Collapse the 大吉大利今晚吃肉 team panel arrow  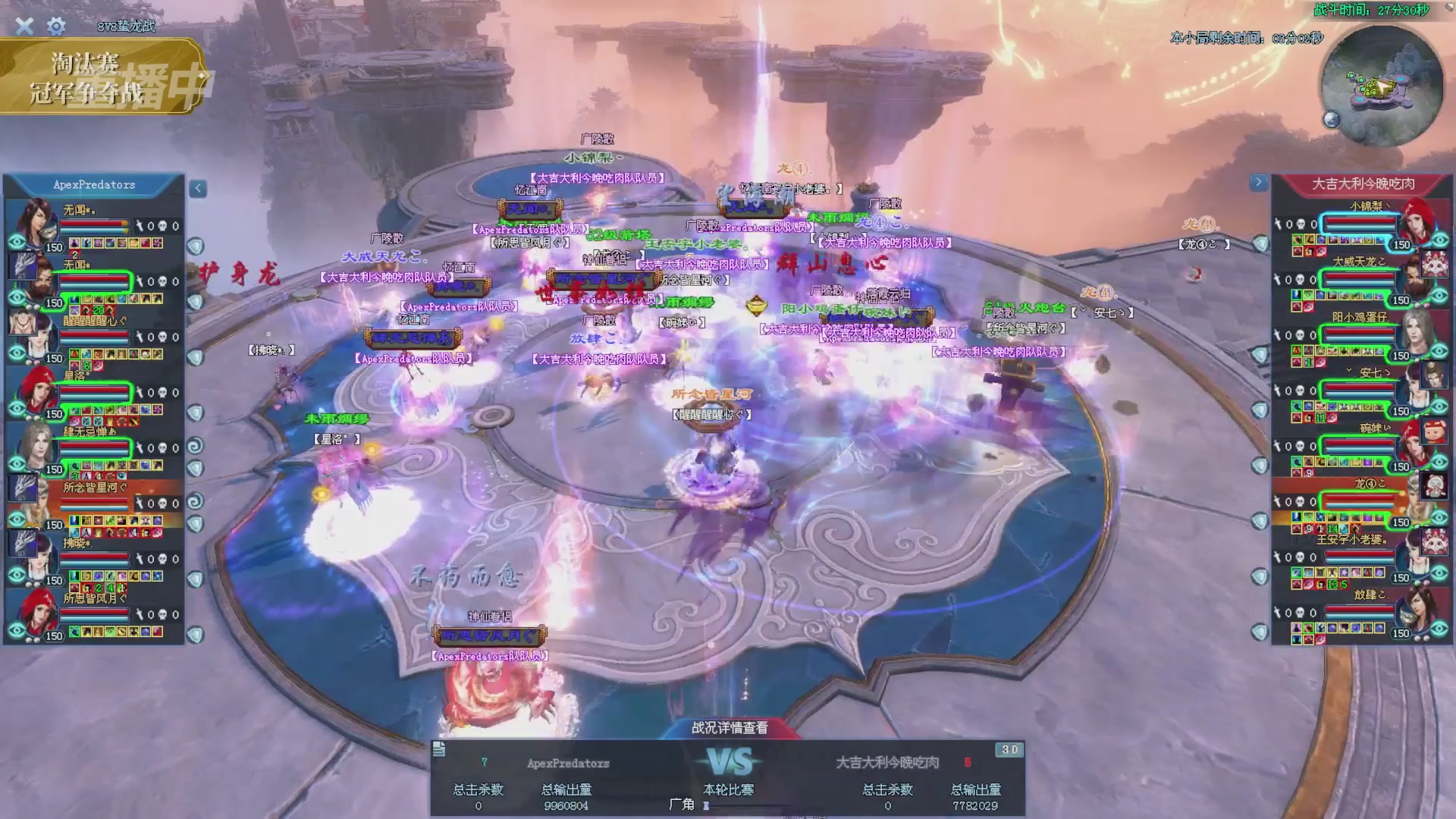coord(1258,182)
